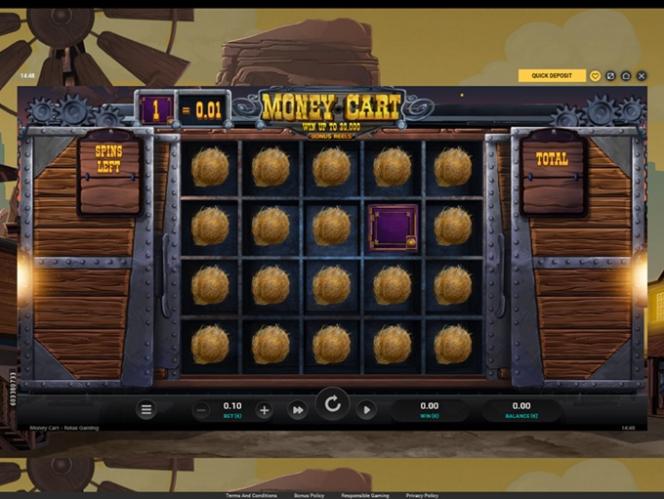
Task: Select the purple safe tile on the reels
Action: tap(392, 226)
